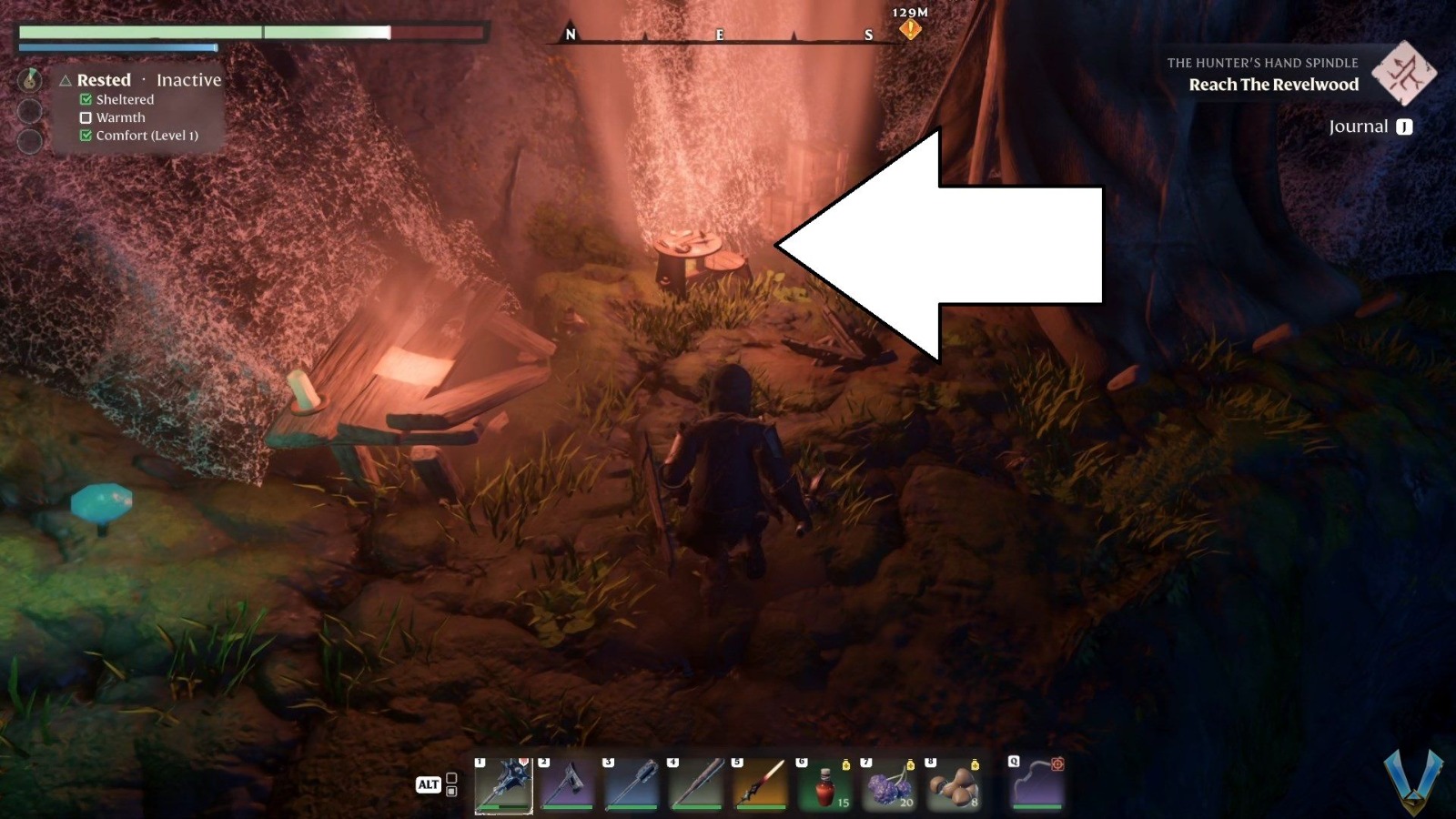Image resolution: width=1456 pixels, height=819 pixels.
Task: Click Reach The Revelwood objective text
Action: point(1273,84)
